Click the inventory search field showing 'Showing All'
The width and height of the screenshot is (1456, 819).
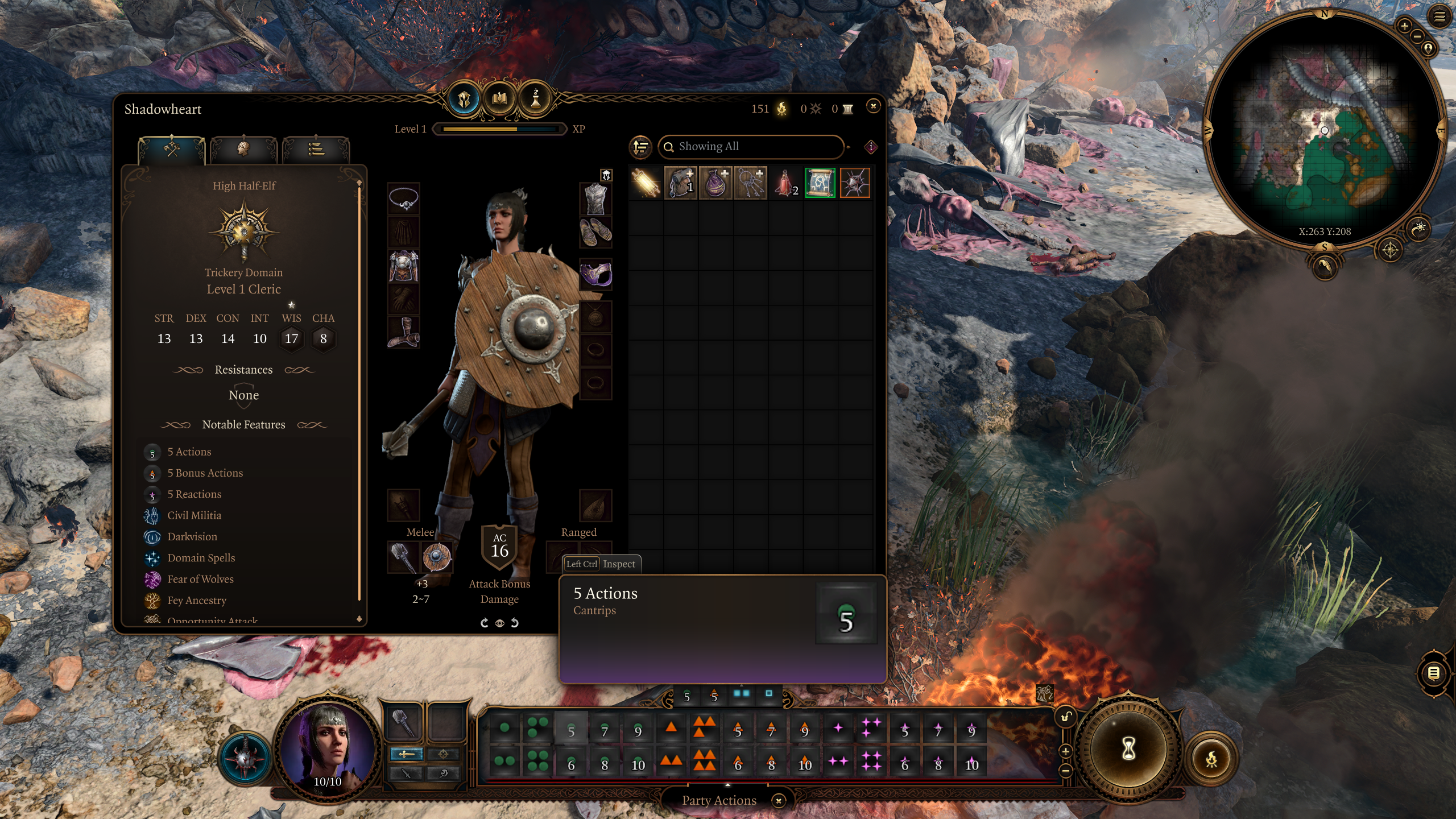[751, 147]
